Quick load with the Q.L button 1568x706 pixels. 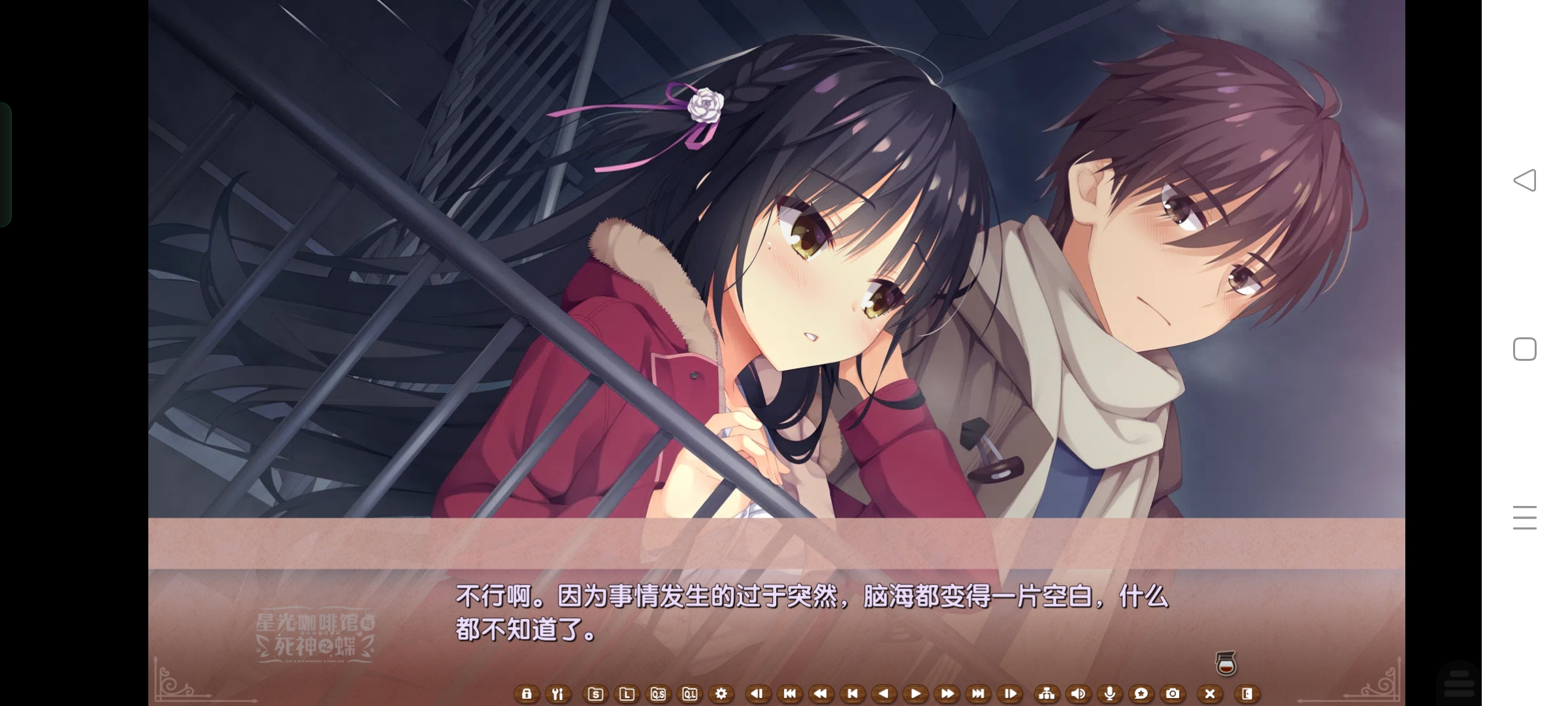pos(689,694)
